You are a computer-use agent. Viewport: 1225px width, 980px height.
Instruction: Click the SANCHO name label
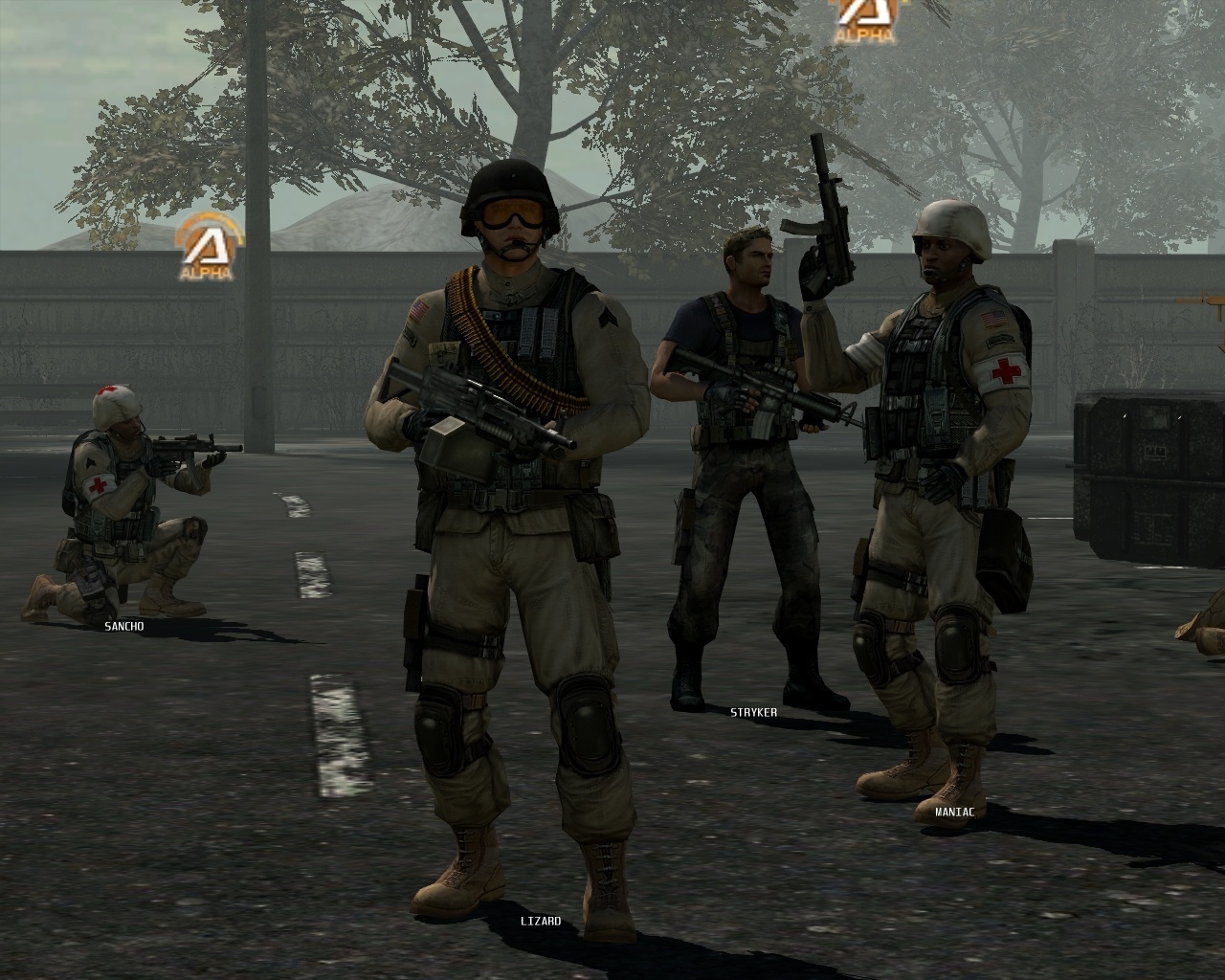[122, 625]
